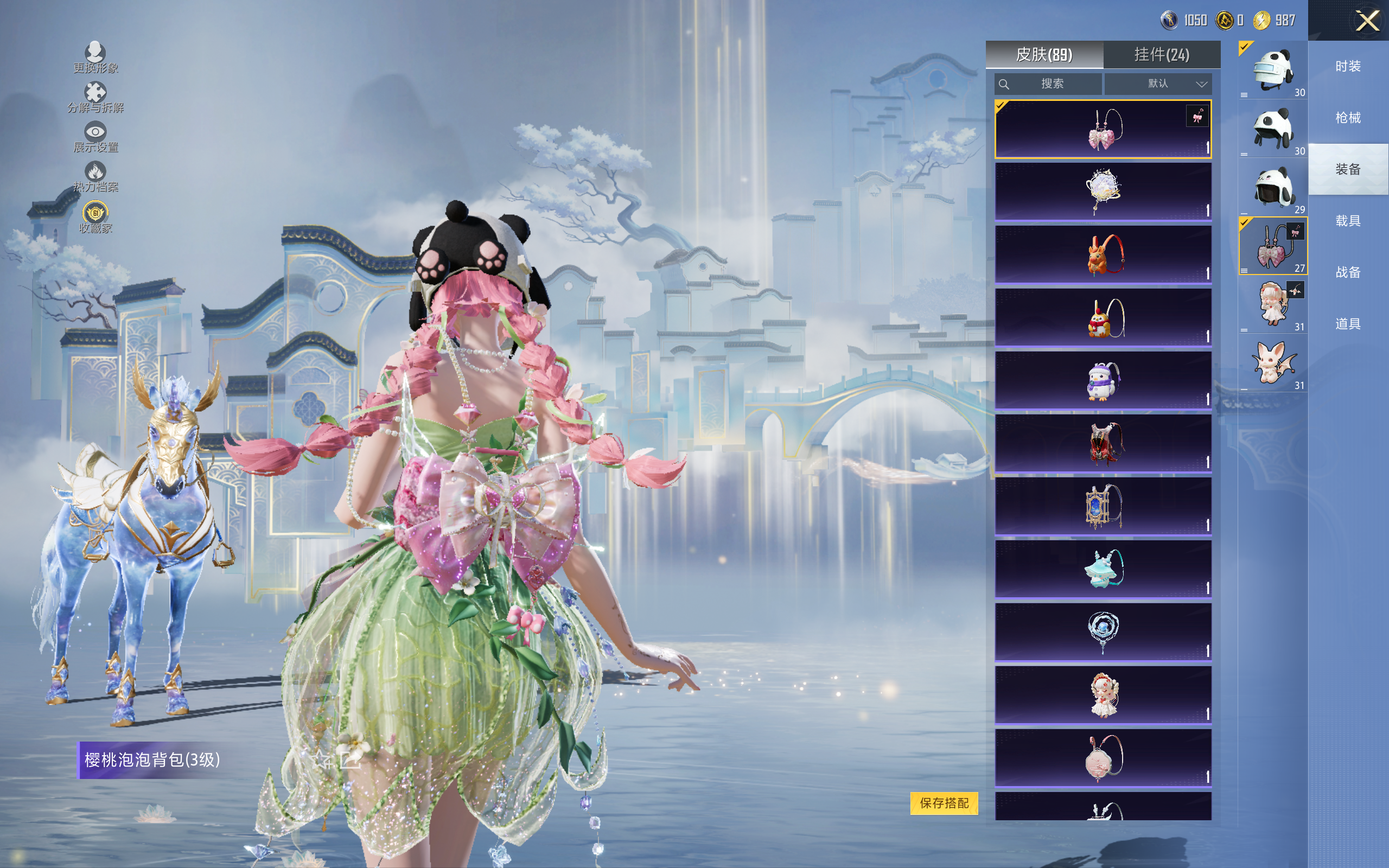
Task: Open 分解与拆解 dismantle option
Action: (x=95, y=98)
